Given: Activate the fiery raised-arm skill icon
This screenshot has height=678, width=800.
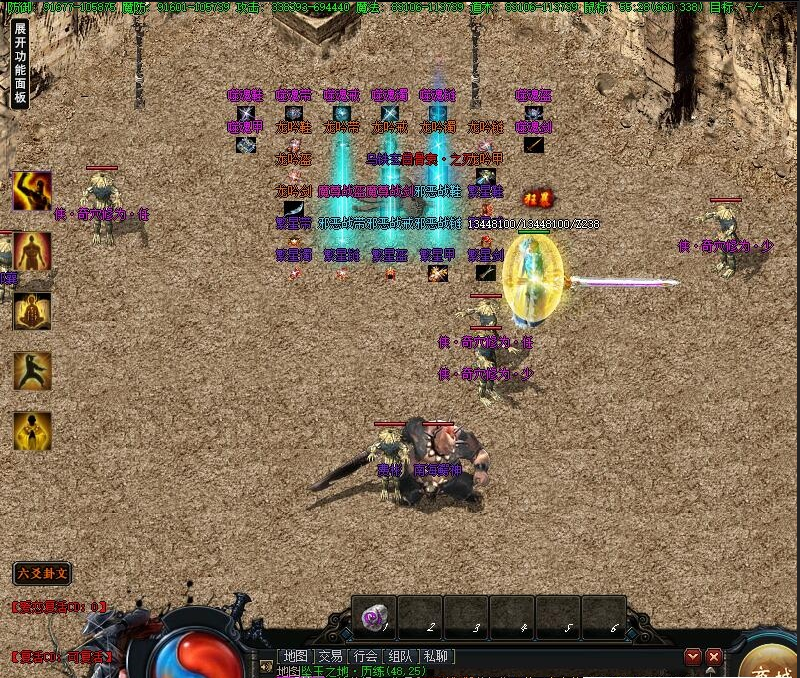Looking at the screenshot, I should pyautogui.click(x=32, y=191).
